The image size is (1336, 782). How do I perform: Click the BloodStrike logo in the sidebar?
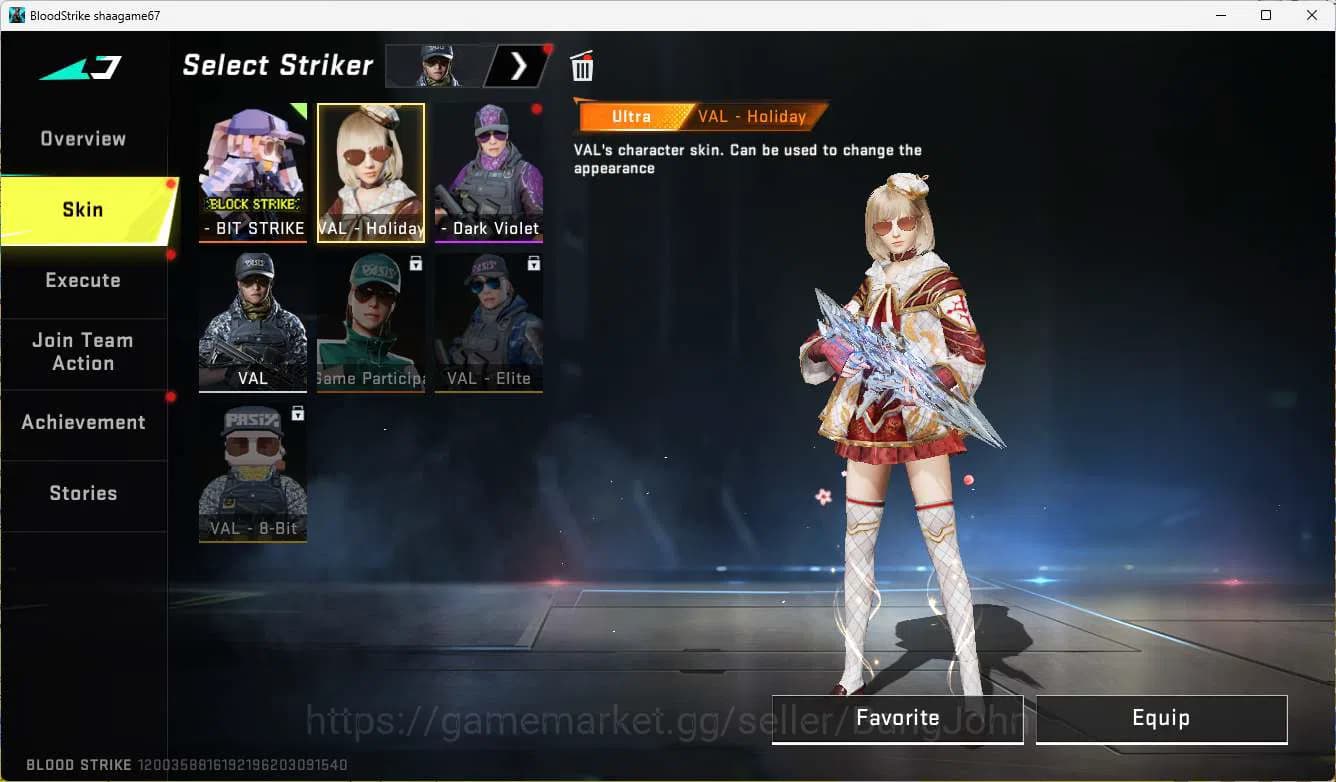click(80, 68)
